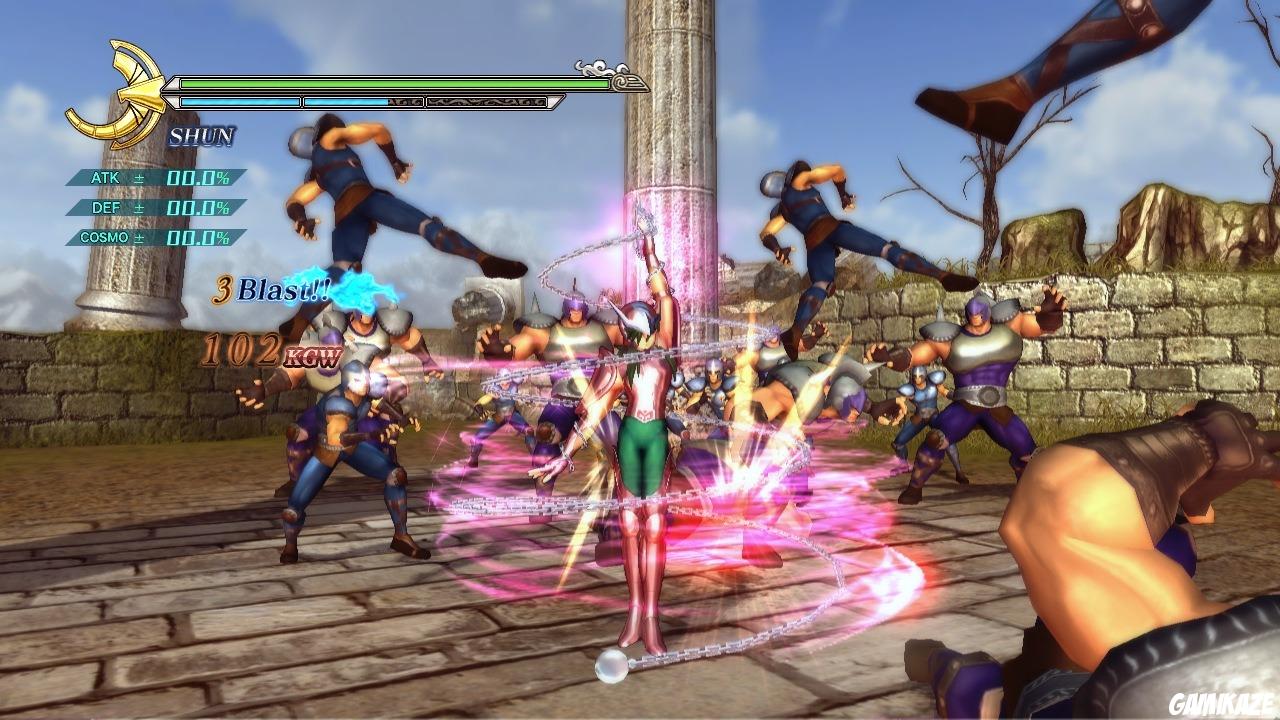
Task: Expand the DEF percentage display
Action: [197, 207]
